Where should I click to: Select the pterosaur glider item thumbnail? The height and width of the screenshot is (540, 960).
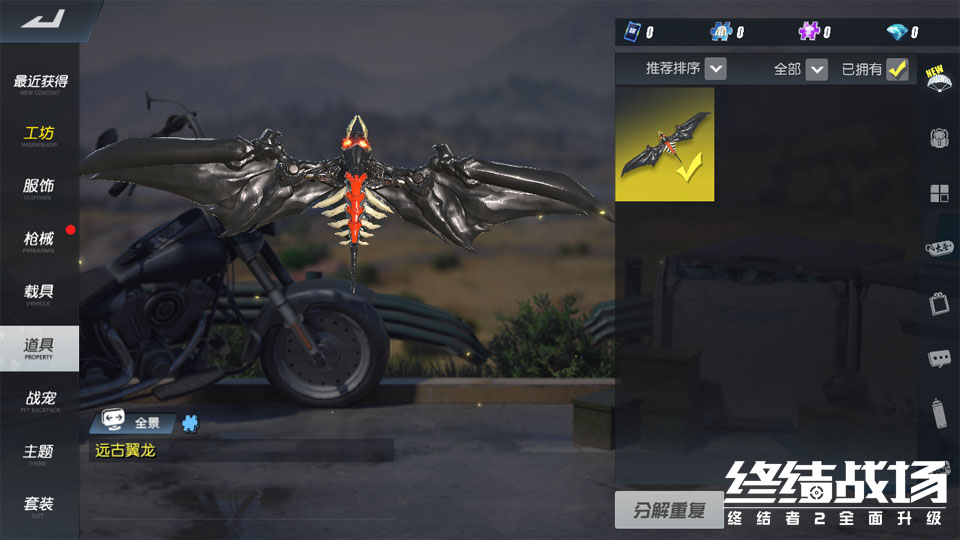click(x=664, y=144)
